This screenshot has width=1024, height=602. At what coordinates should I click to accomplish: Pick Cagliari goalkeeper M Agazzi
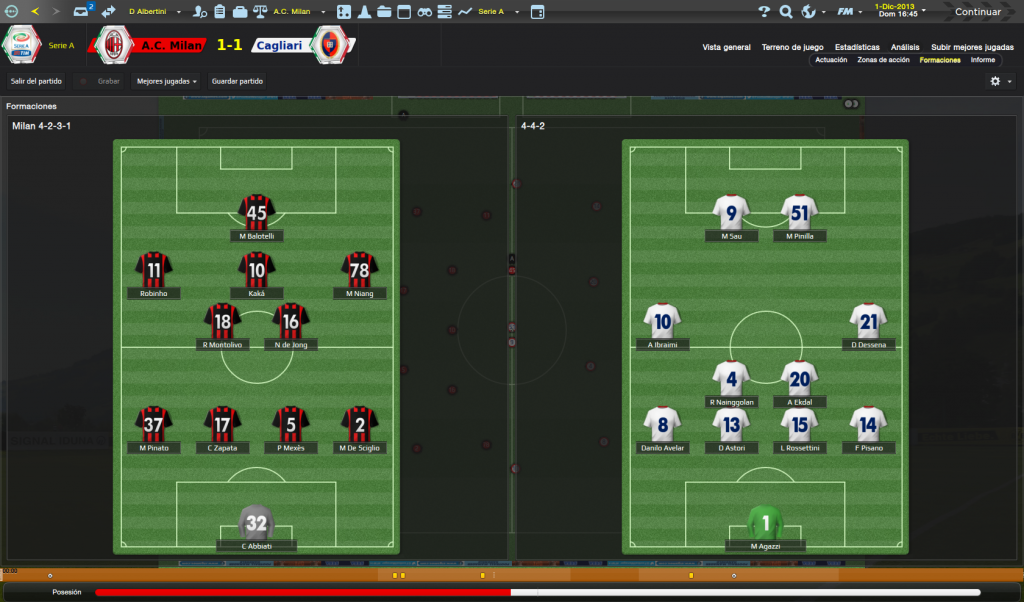[765, 522]
